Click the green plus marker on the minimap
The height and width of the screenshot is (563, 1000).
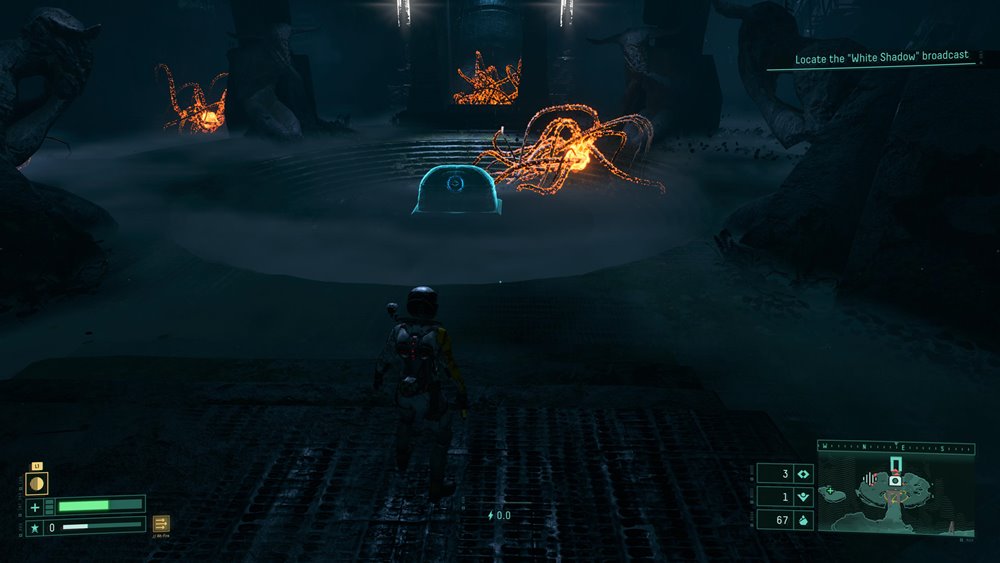(829, 491)
